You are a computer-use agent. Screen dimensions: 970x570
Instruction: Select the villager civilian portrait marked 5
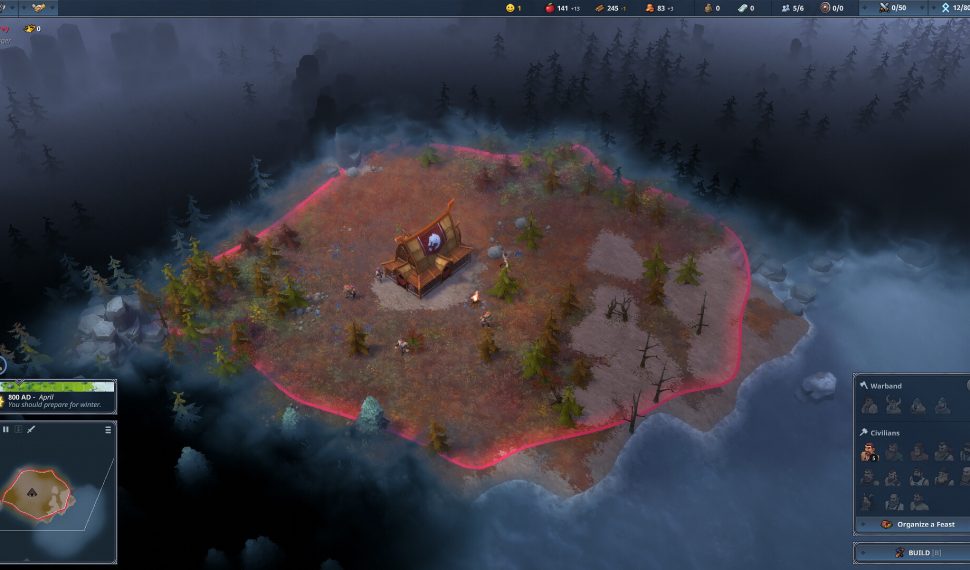[x=869, y=453]
